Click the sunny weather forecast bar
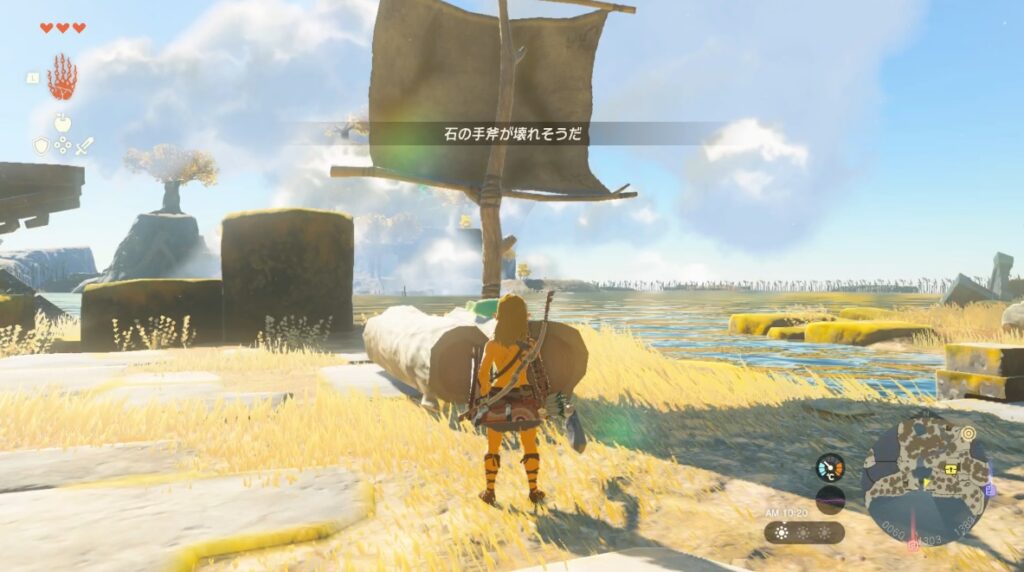This screenshot has height=572, width=1024. 804,532
